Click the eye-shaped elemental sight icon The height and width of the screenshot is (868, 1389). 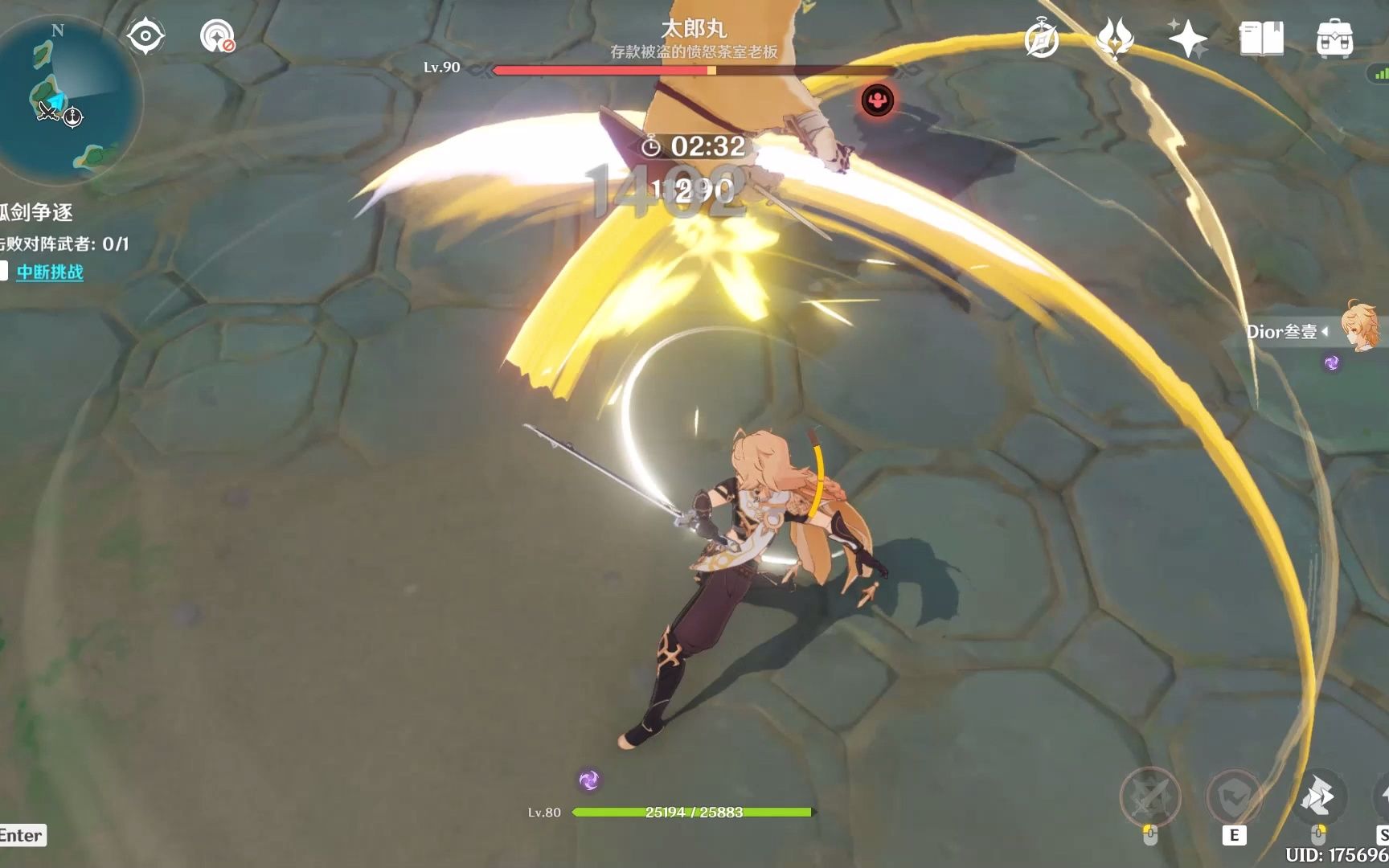(x=145, y=36)
